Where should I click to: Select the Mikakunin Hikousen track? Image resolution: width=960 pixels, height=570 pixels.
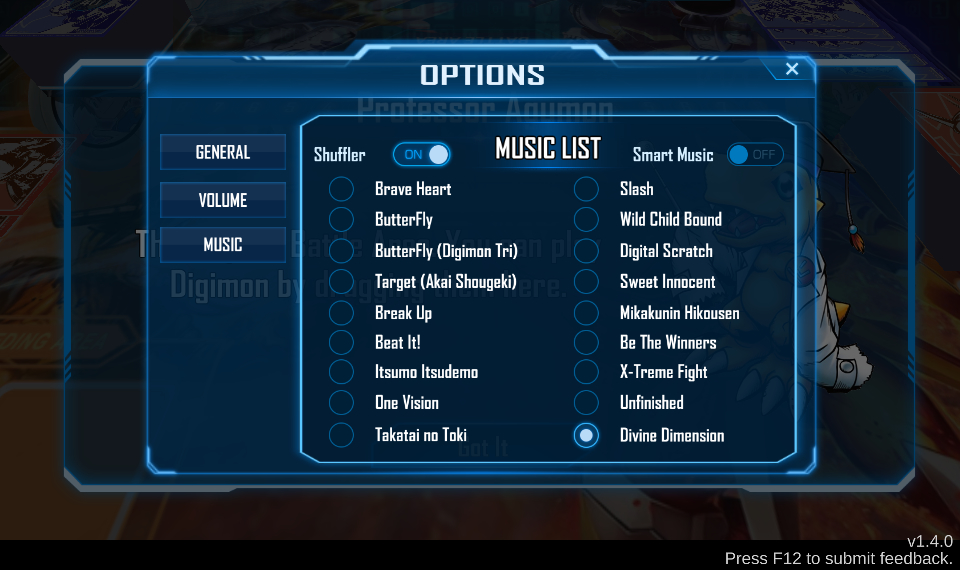(x=586, y=313)
